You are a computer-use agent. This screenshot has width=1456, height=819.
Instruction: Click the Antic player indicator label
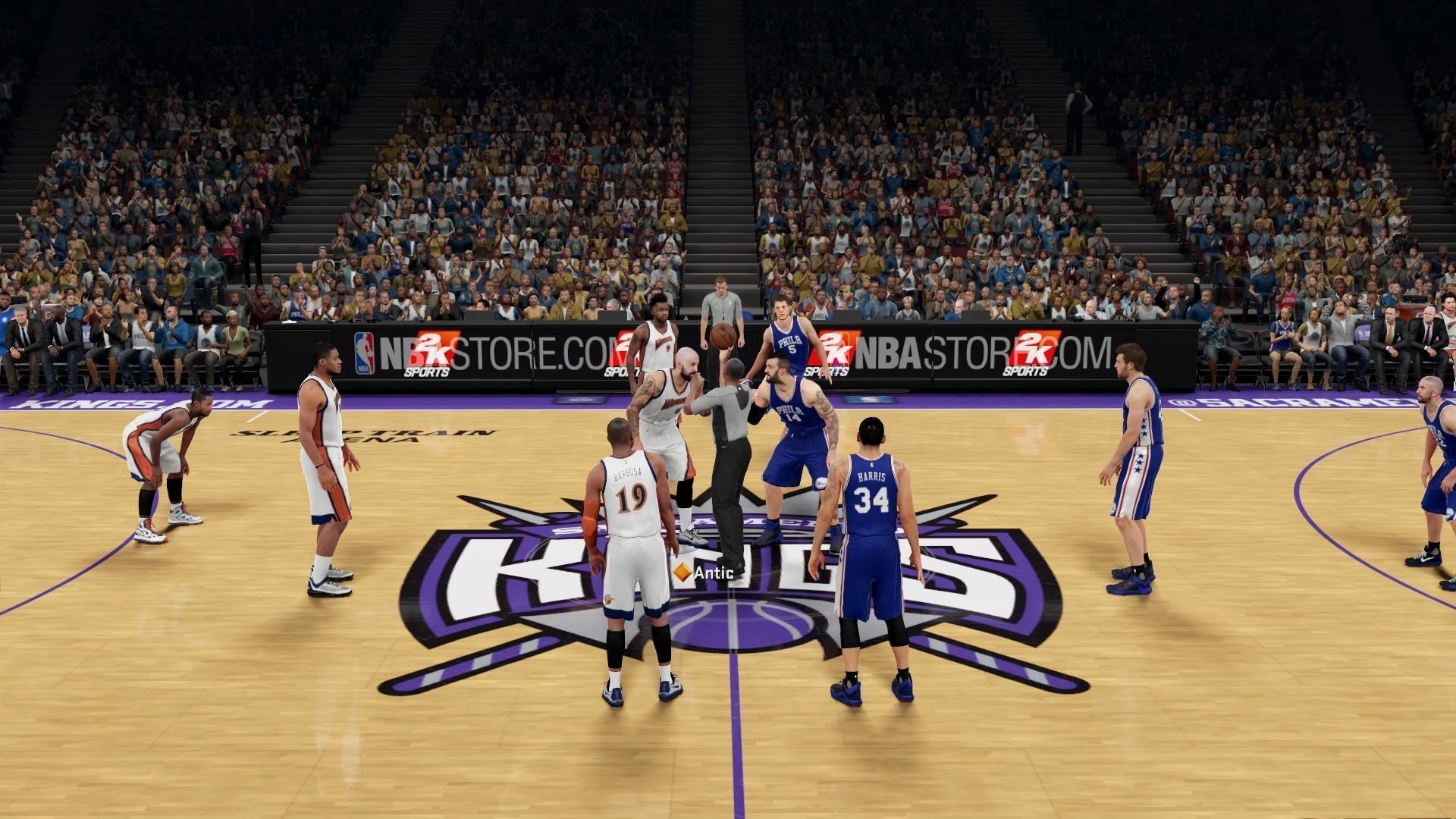pos(704,573)
